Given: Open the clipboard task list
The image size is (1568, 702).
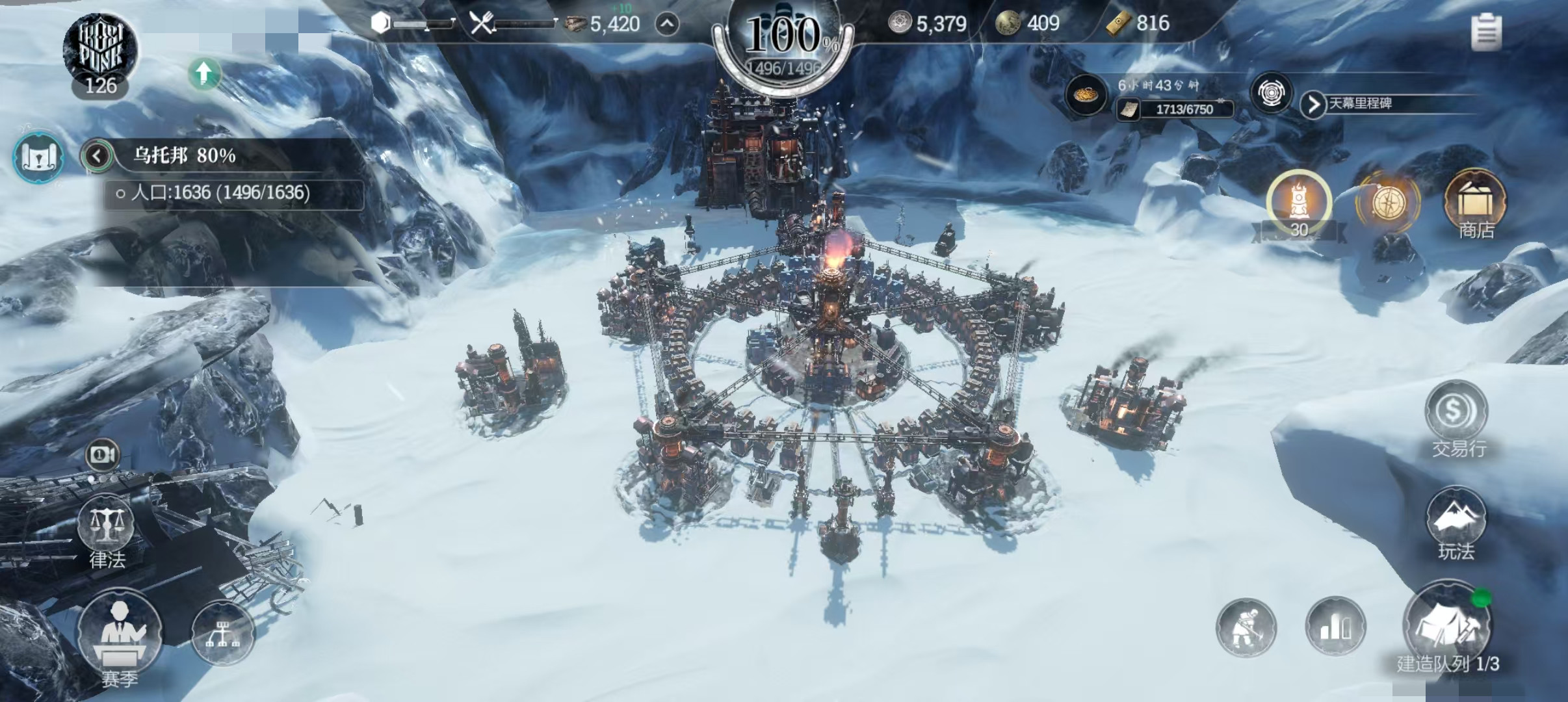Looking at the screenshot, I should point(1486,31).
